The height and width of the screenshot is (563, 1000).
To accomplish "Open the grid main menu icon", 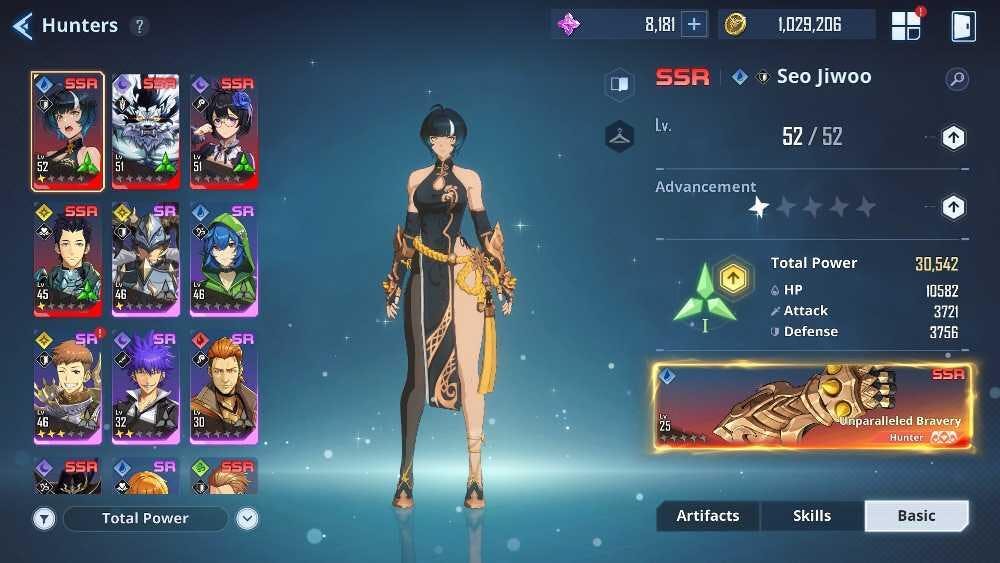I will 906,25.
